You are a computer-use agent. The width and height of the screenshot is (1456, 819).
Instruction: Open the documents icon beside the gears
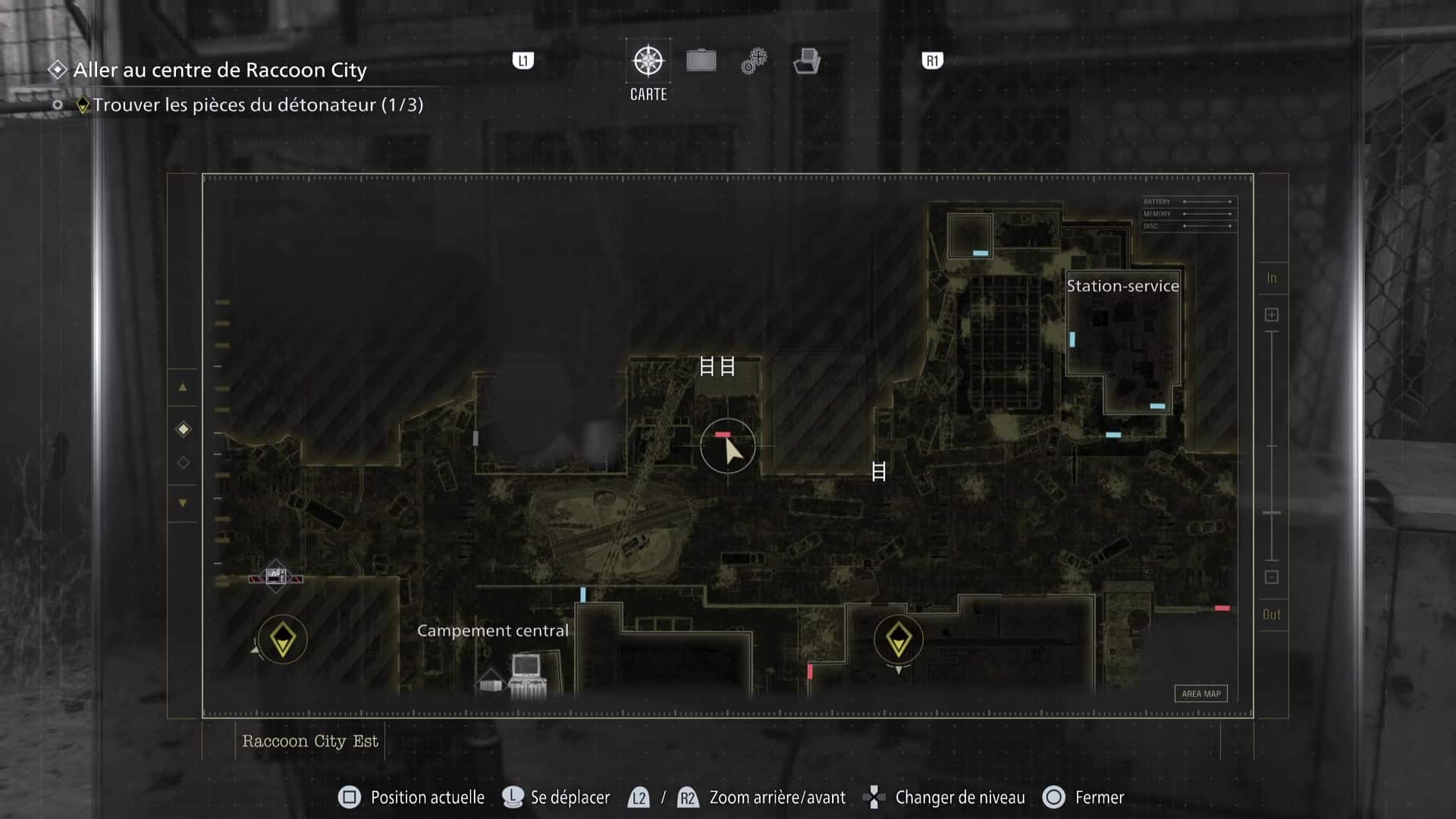[x=808, y=61]
